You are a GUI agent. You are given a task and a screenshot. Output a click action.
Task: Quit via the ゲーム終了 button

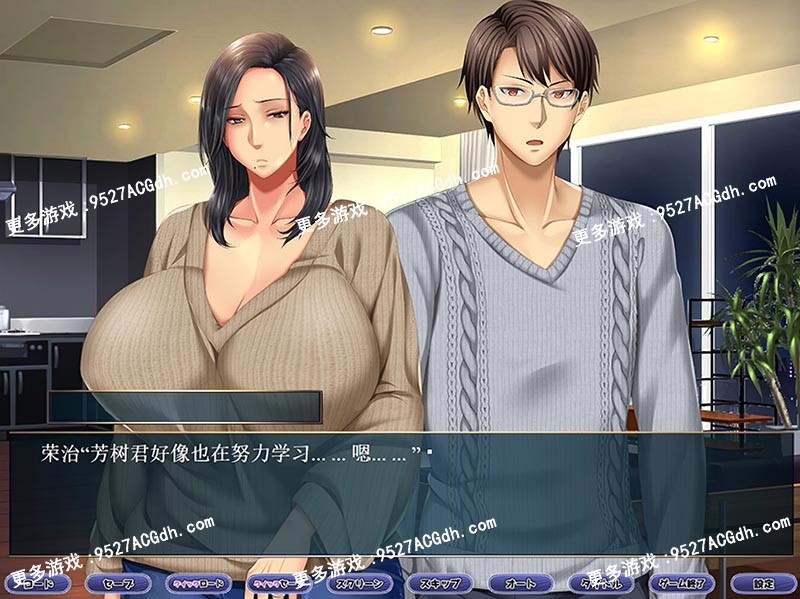tap(682, 582)
